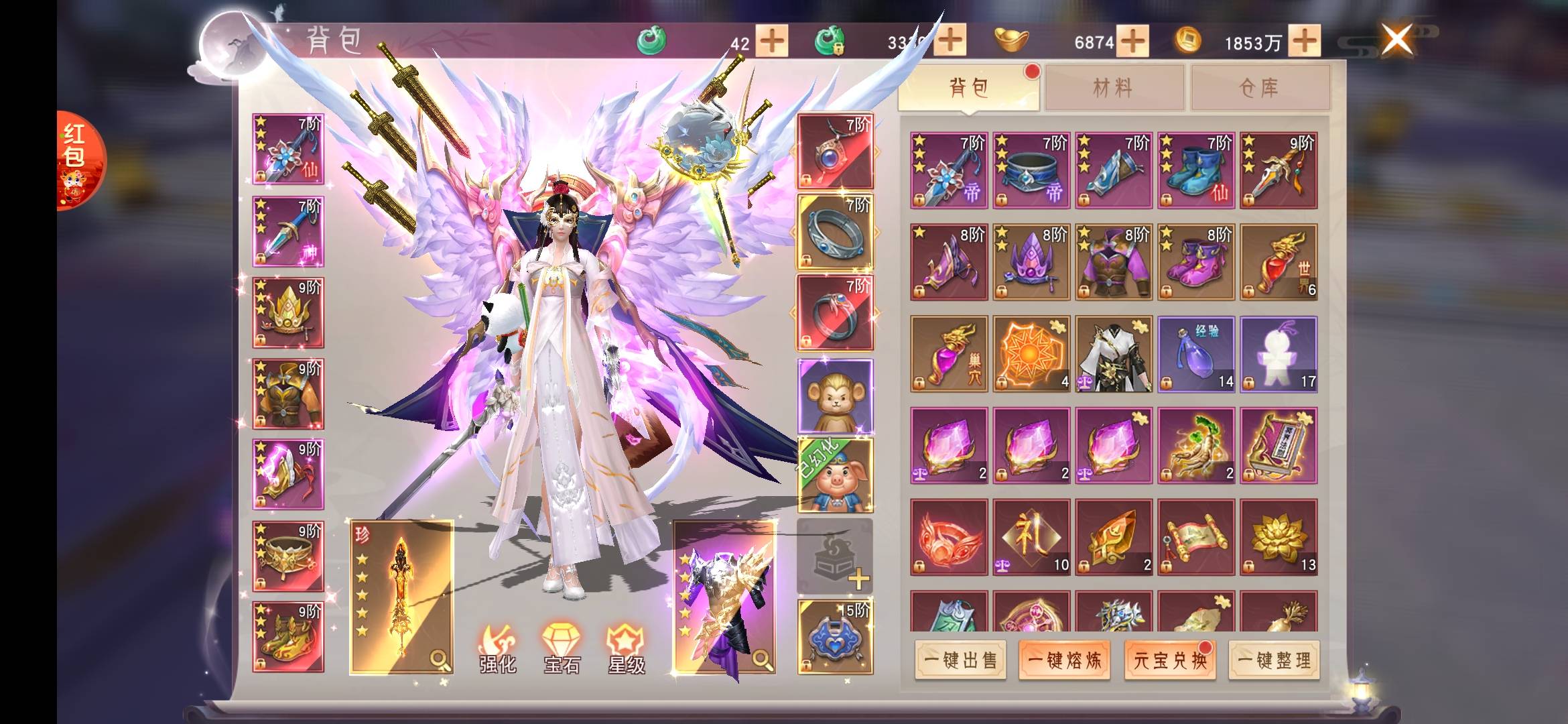Viewport: 1568px width, 724px height.
Task: Inspect the 珍 golden sword equipment card
Action: [401, 597]
